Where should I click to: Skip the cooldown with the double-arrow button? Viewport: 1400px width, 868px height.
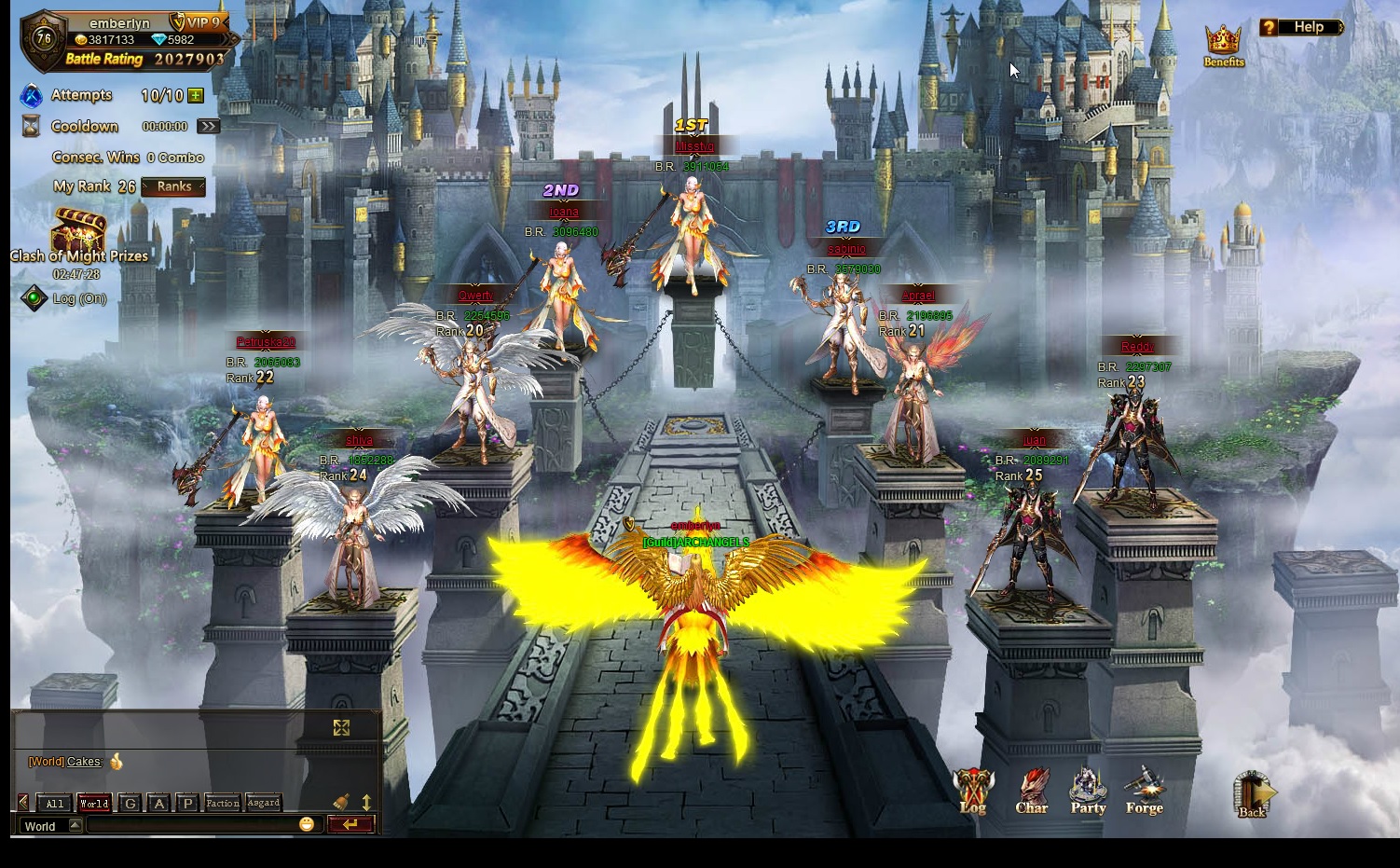[x=209, y=126]
